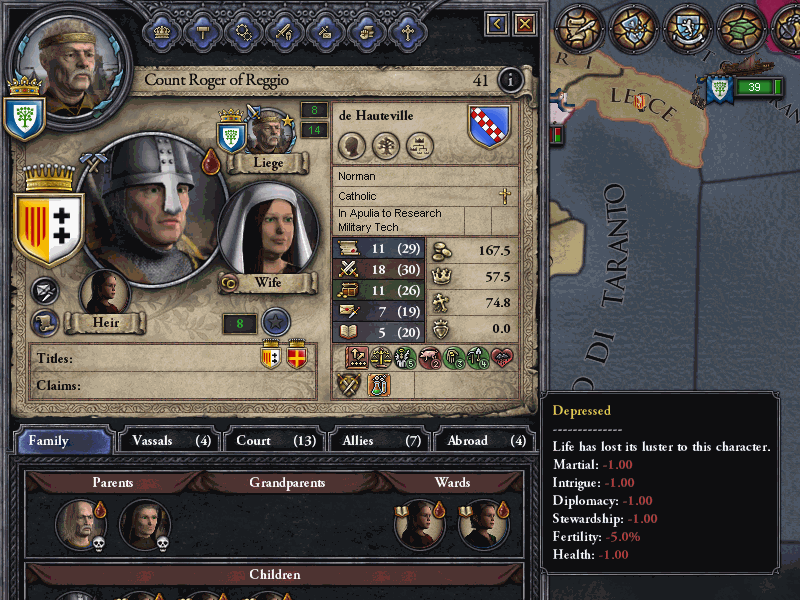The height and width of the screenshot is (600, 800).
Task: Click the de Hauteville dynasty shield
Action: pyautogui.click(x=490, y=127)
